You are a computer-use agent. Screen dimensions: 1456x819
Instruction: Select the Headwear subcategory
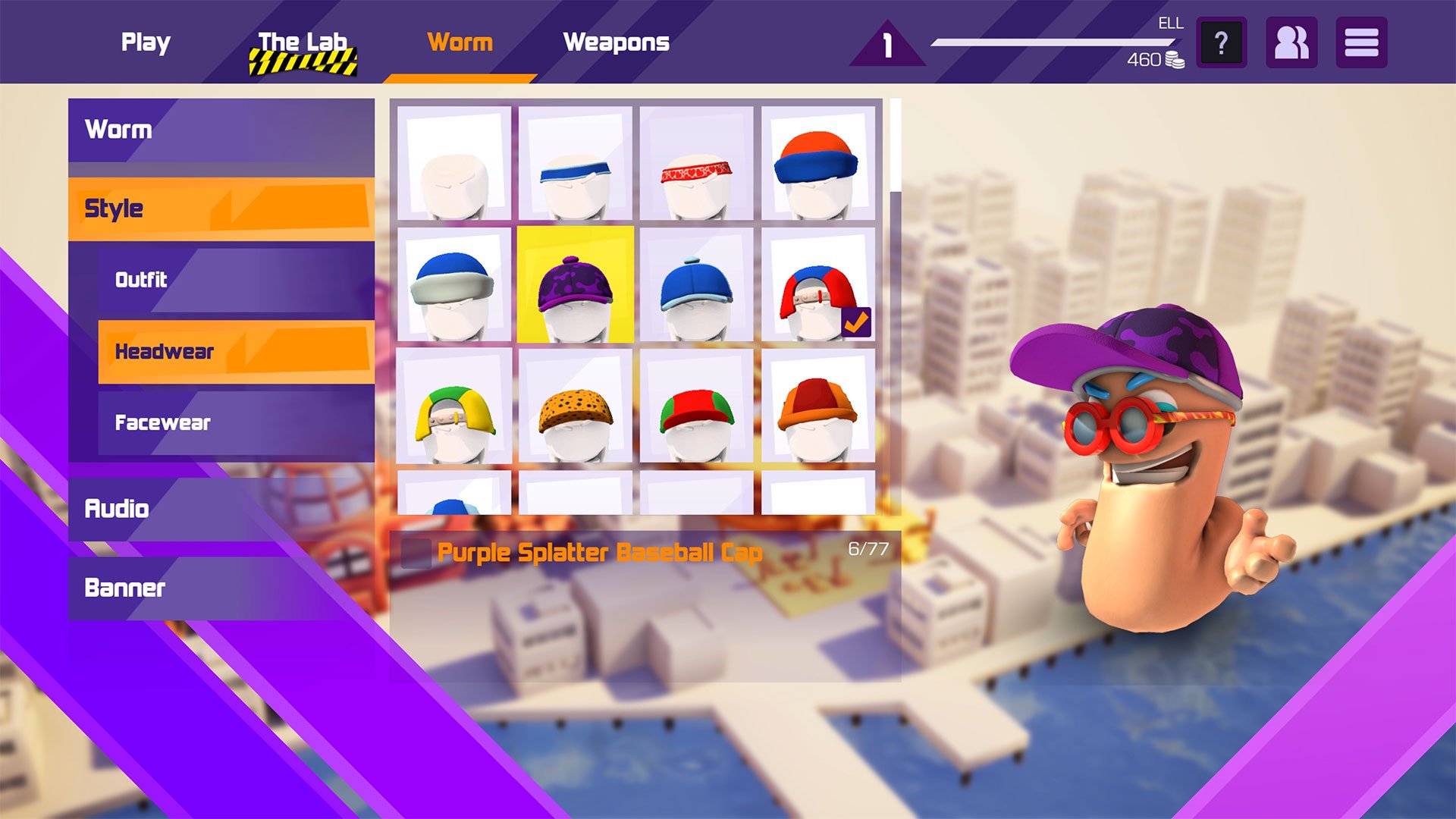(x=236, y=351)
